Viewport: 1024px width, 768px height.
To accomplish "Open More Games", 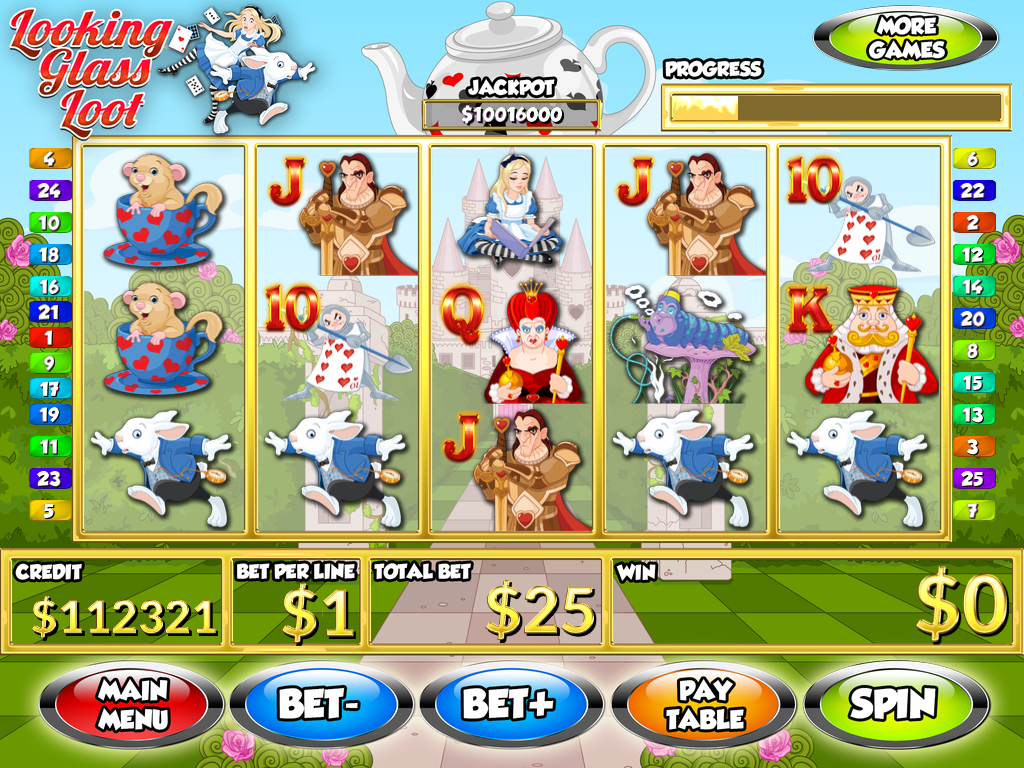I will click(906, 38).
